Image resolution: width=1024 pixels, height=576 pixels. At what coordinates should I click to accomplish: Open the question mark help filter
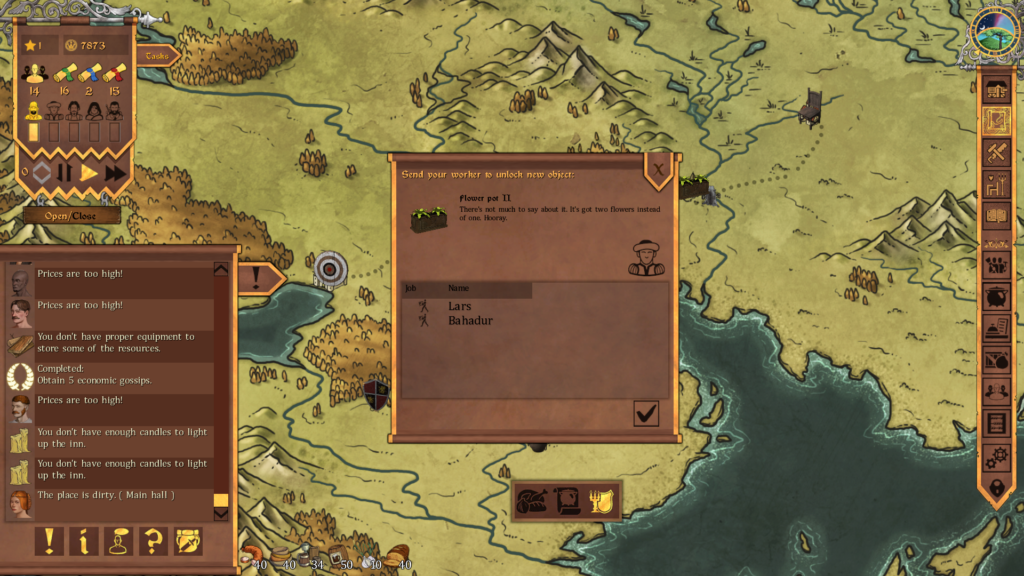coord(153,541)
